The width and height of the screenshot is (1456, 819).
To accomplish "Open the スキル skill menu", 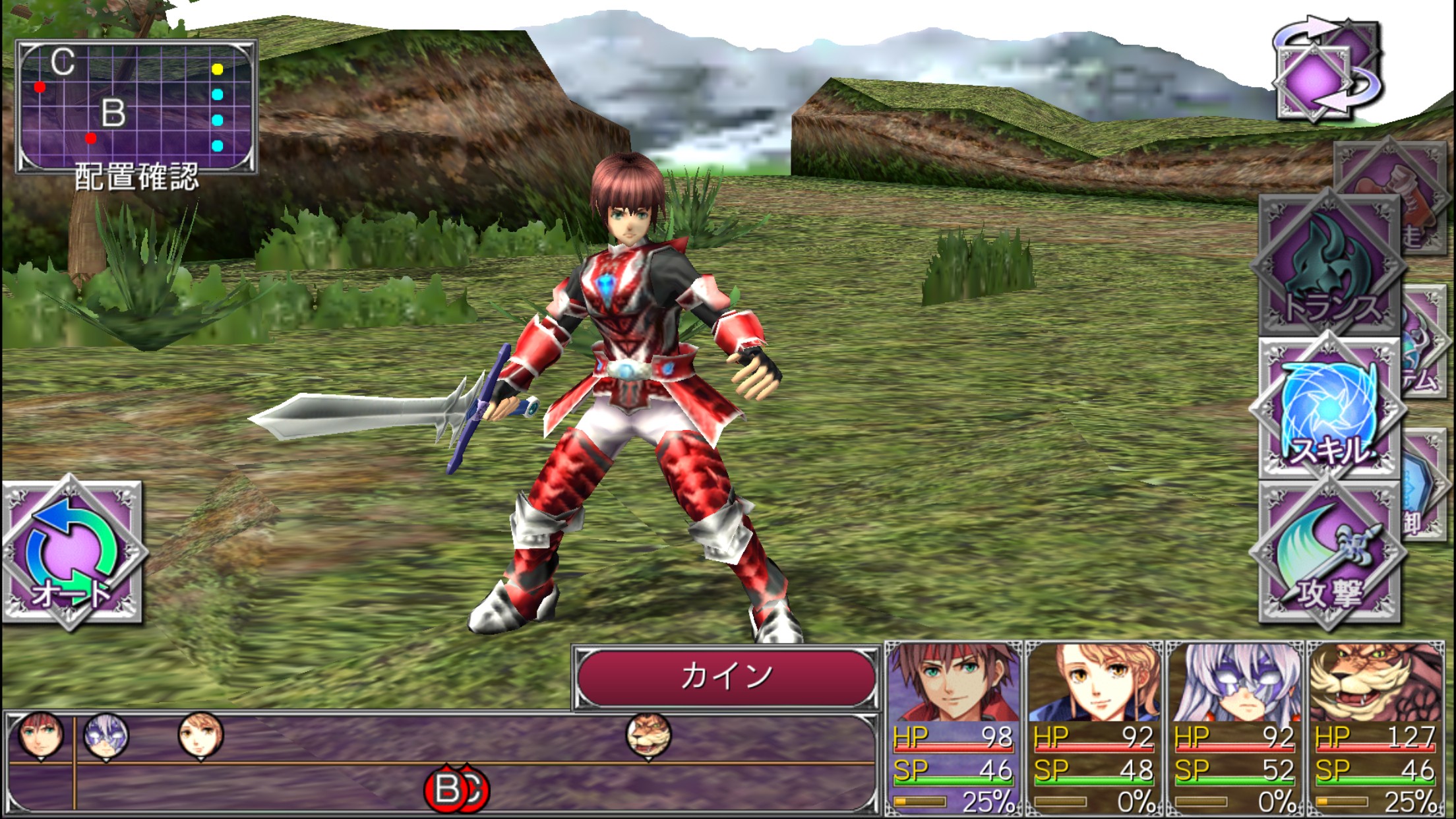I will pos(1329,410).
